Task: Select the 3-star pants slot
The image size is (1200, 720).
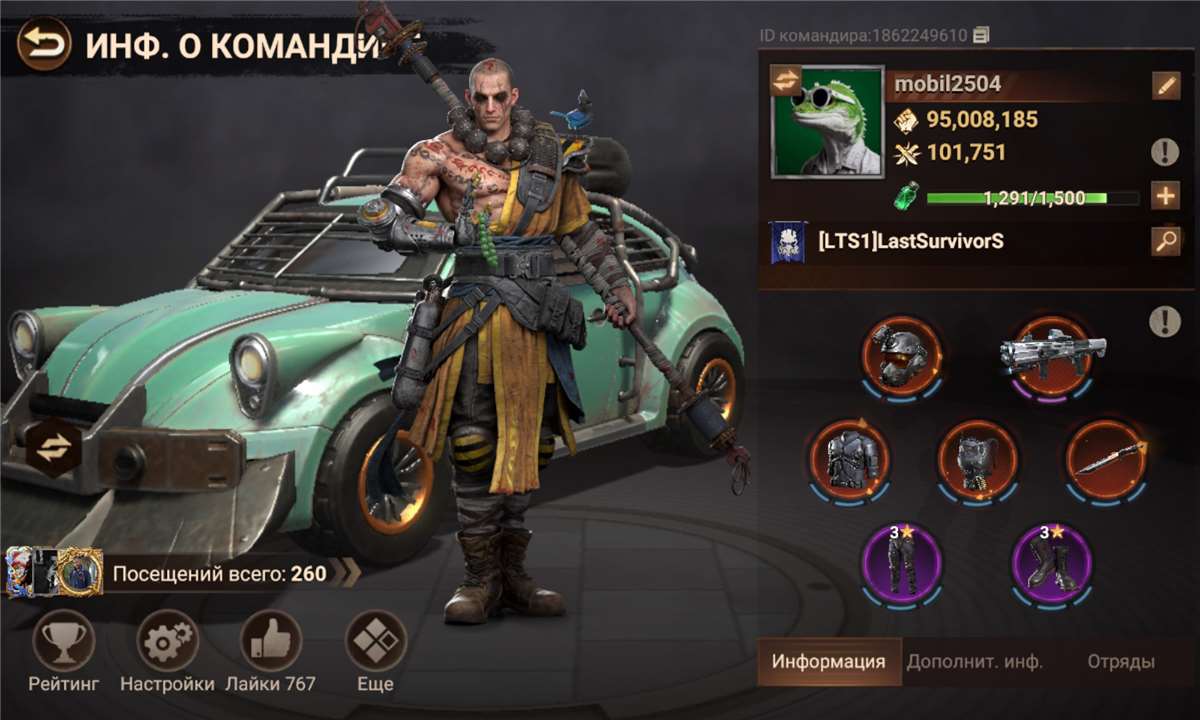Action: click(x=901, y=563)
